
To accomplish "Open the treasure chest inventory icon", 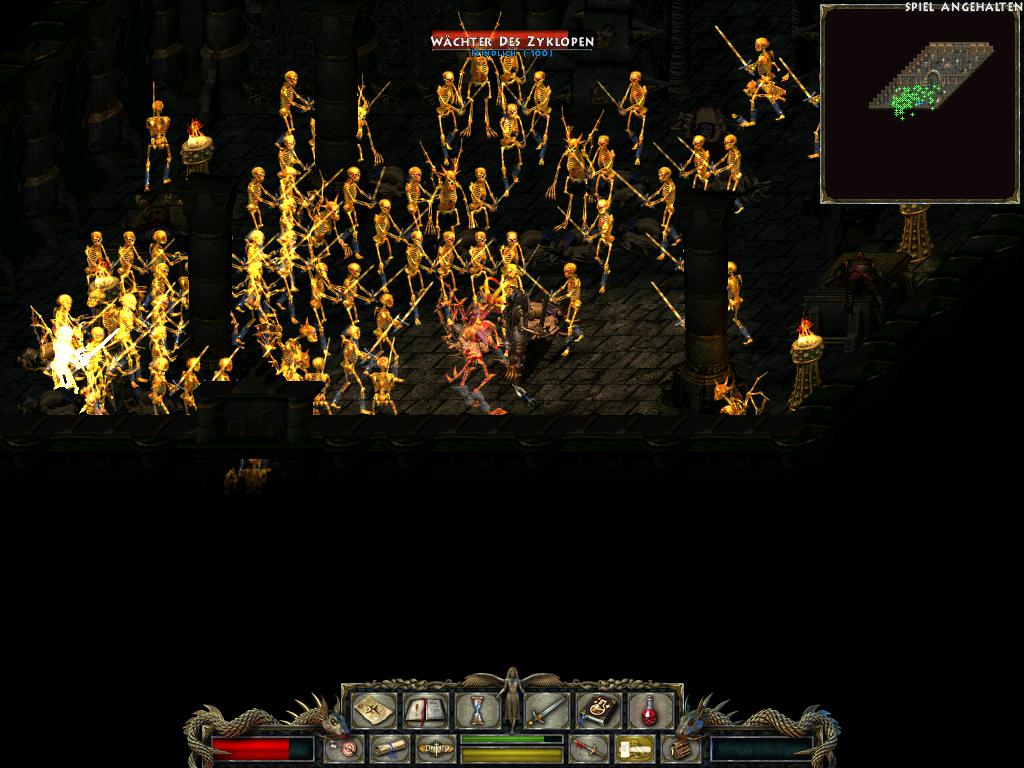I will (680, 748).
